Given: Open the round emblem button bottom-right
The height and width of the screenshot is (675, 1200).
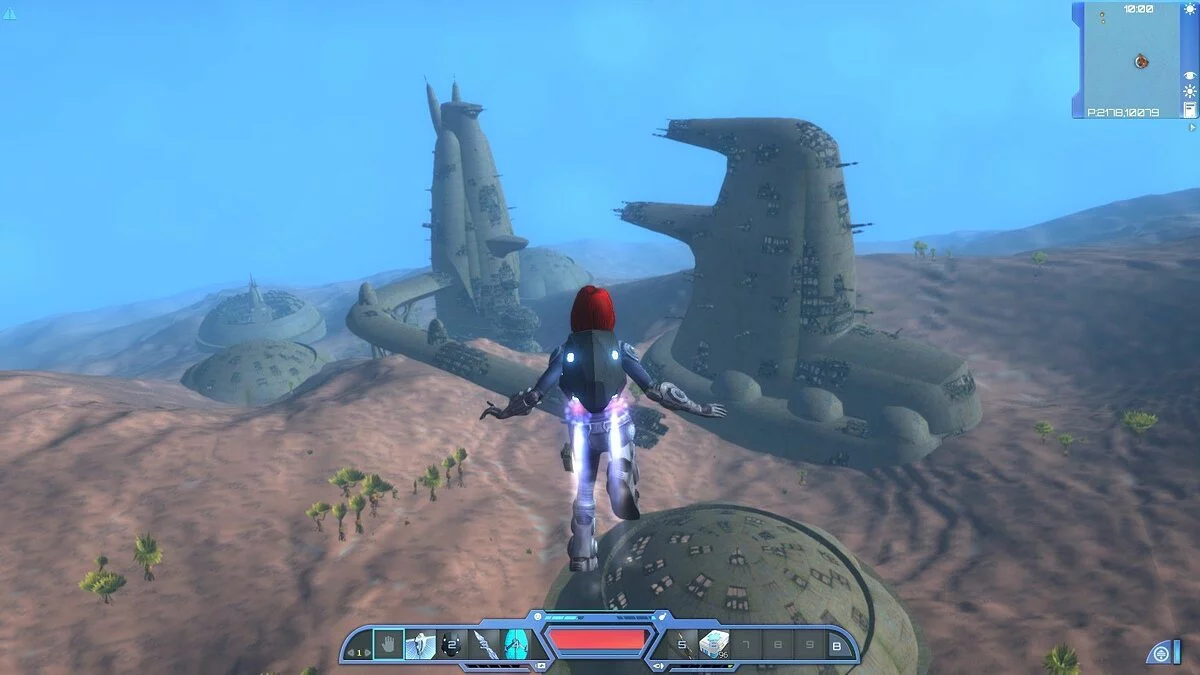Looking at the screenshot, I should pos(1161,653).
